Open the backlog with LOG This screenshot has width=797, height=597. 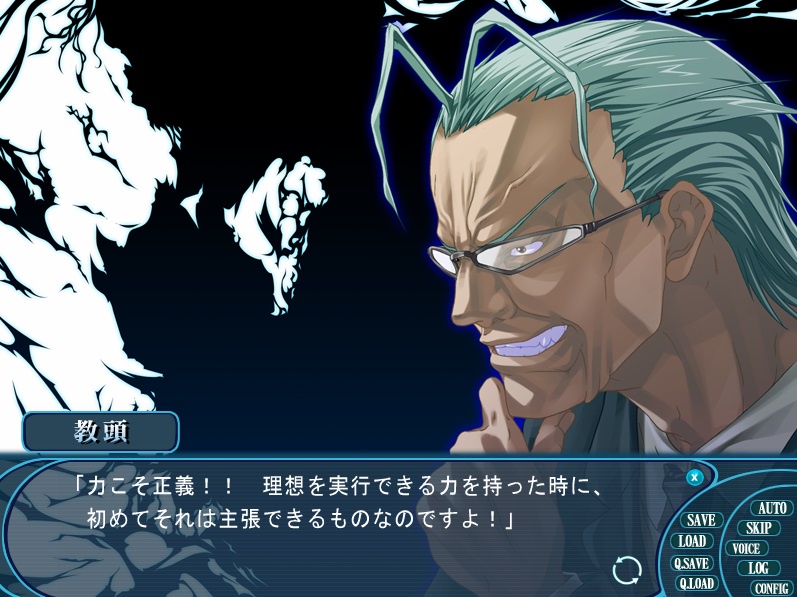758,568
